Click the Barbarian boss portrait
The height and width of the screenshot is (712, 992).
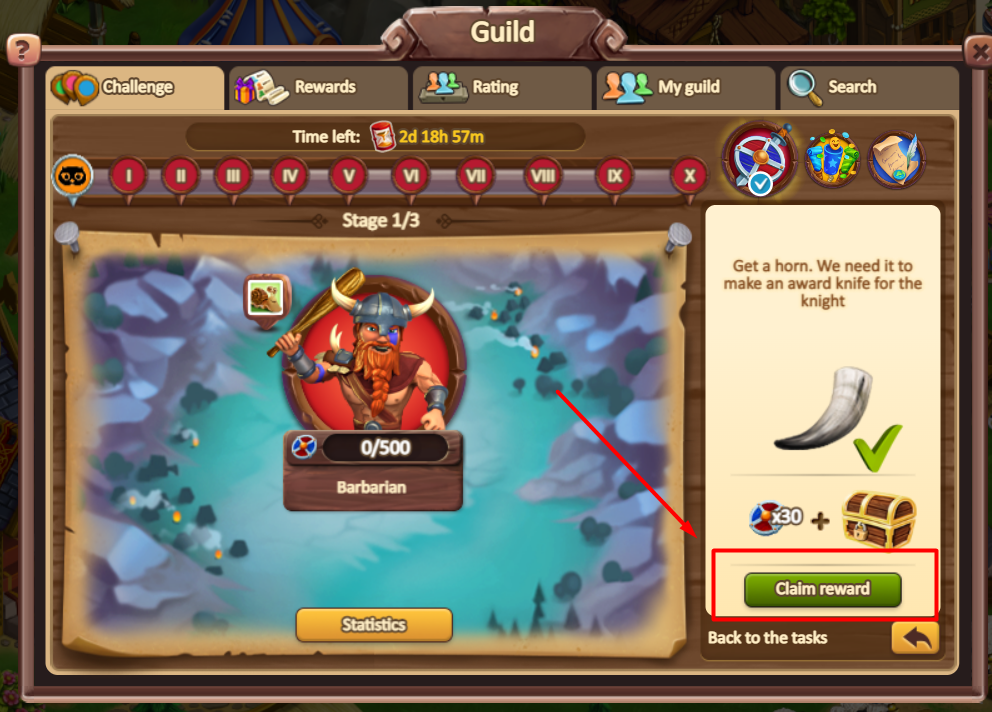click(x=373, y=350)
